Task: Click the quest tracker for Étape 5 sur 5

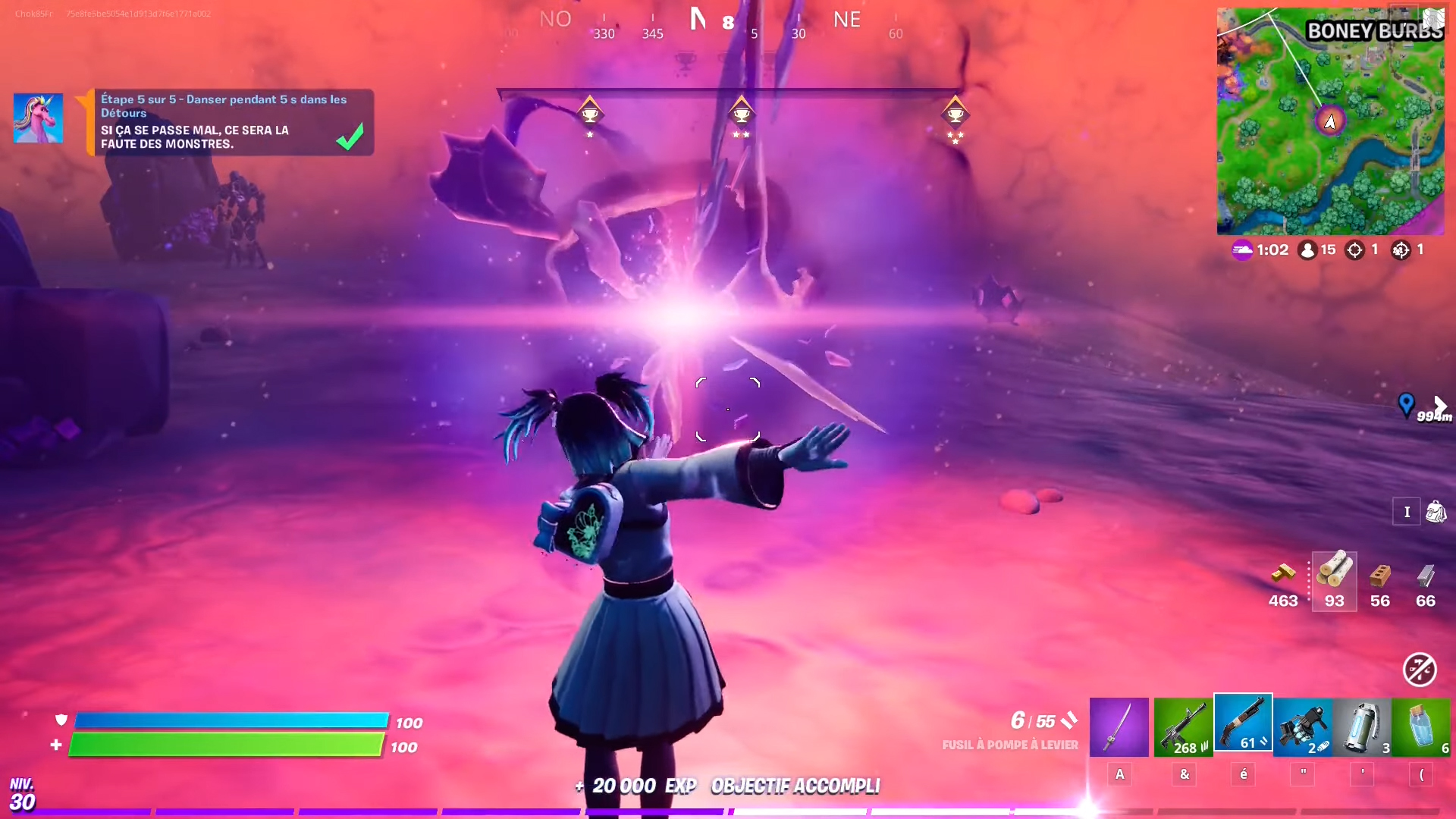Action: (x=231, y=122)
